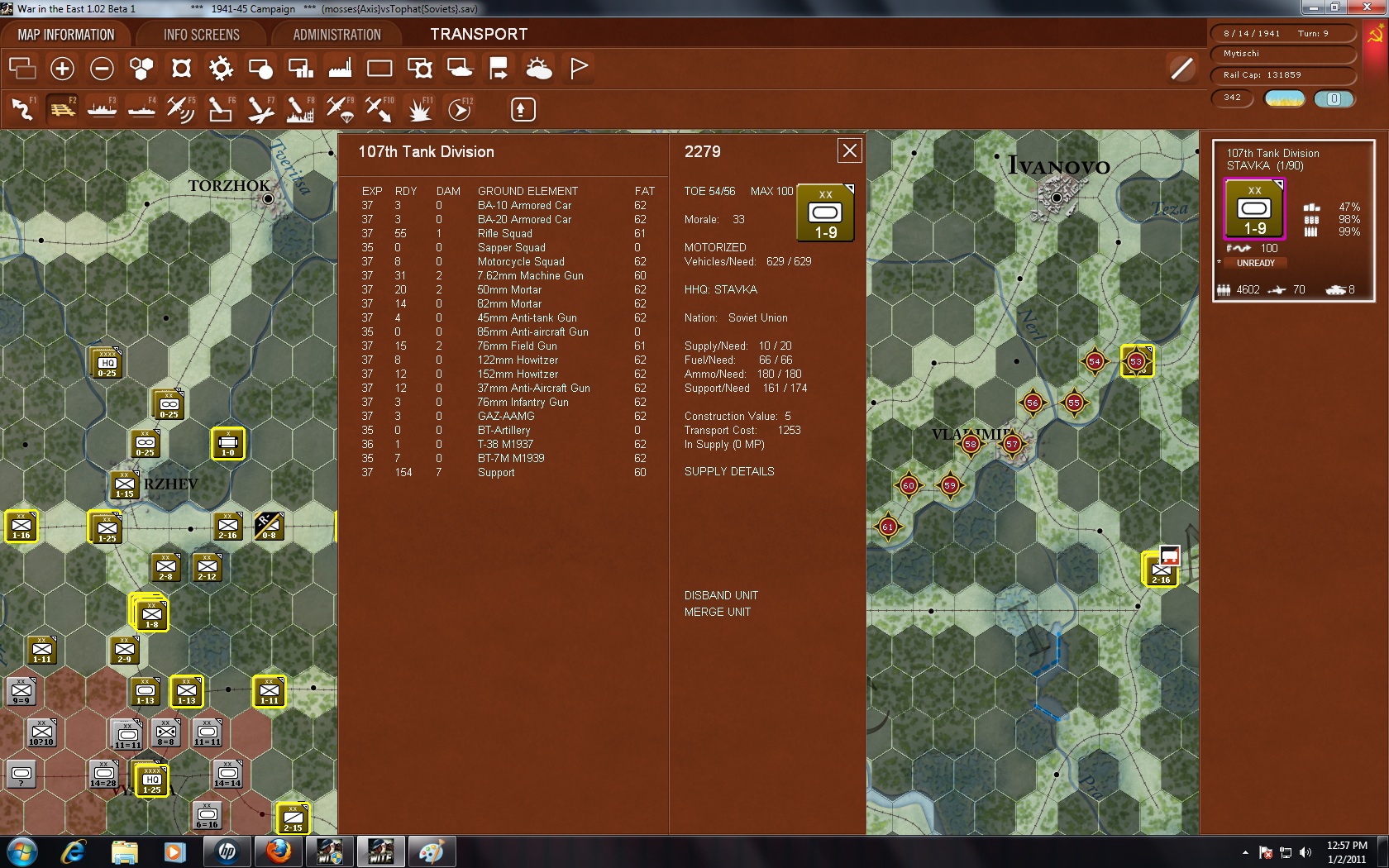Expand the SUPPLY DETAILS section
1389x868 pixels.
click(728, 471)
